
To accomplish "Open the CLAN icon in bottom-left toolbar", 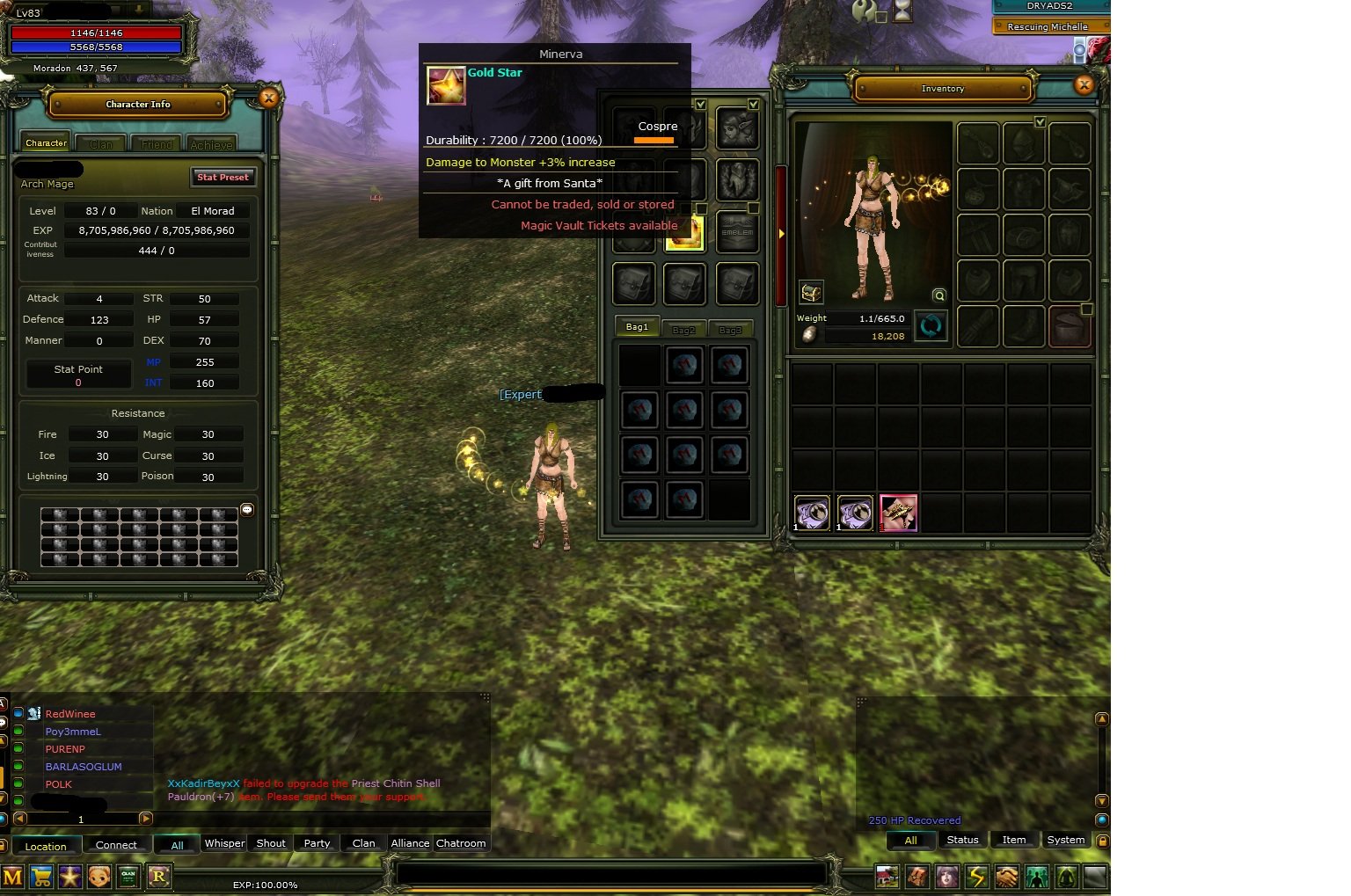I will point(128,877).
